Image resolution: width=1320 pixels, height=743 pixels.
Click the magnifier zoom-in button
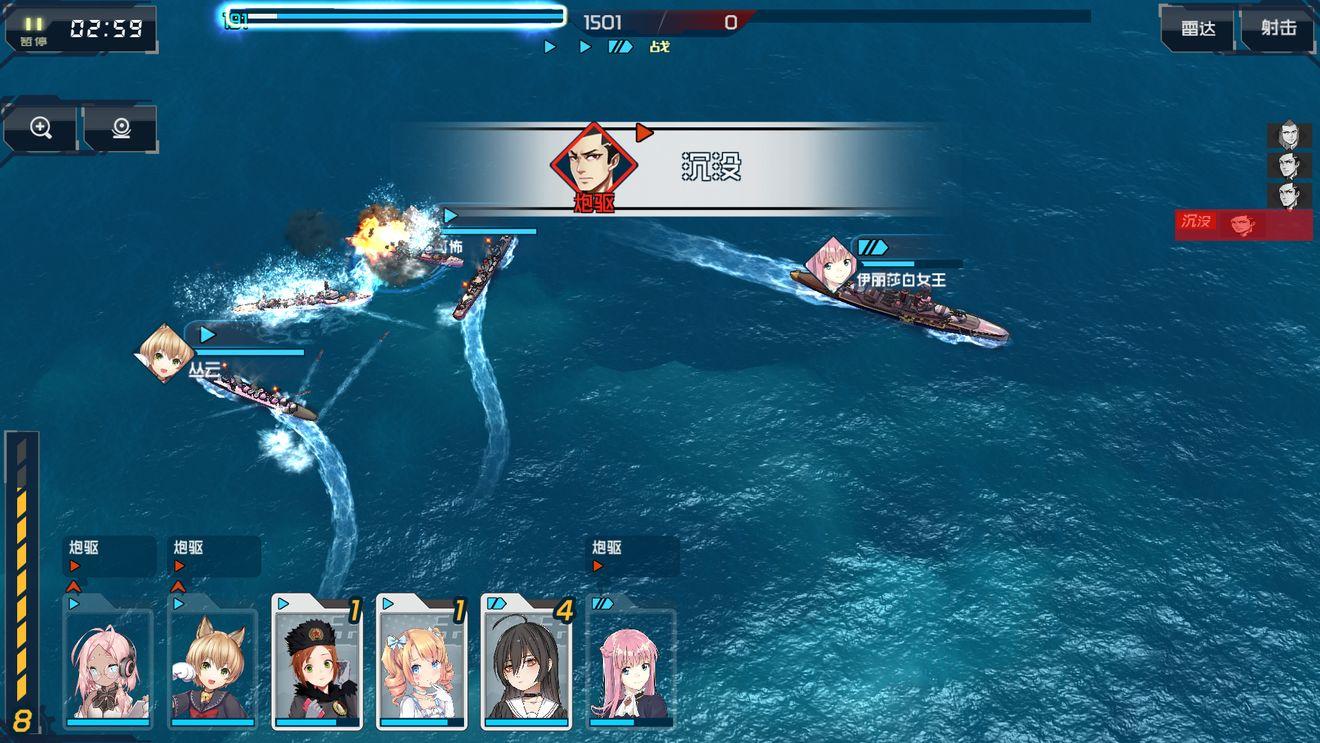pyautogui.click(x=41, y=128)
